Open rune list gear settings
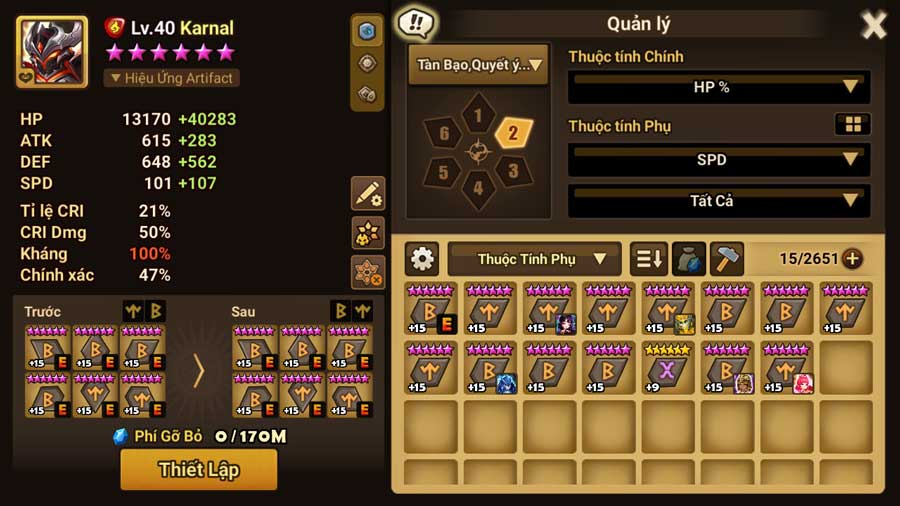This screenshot has height=506, width=900. [422, 259]
